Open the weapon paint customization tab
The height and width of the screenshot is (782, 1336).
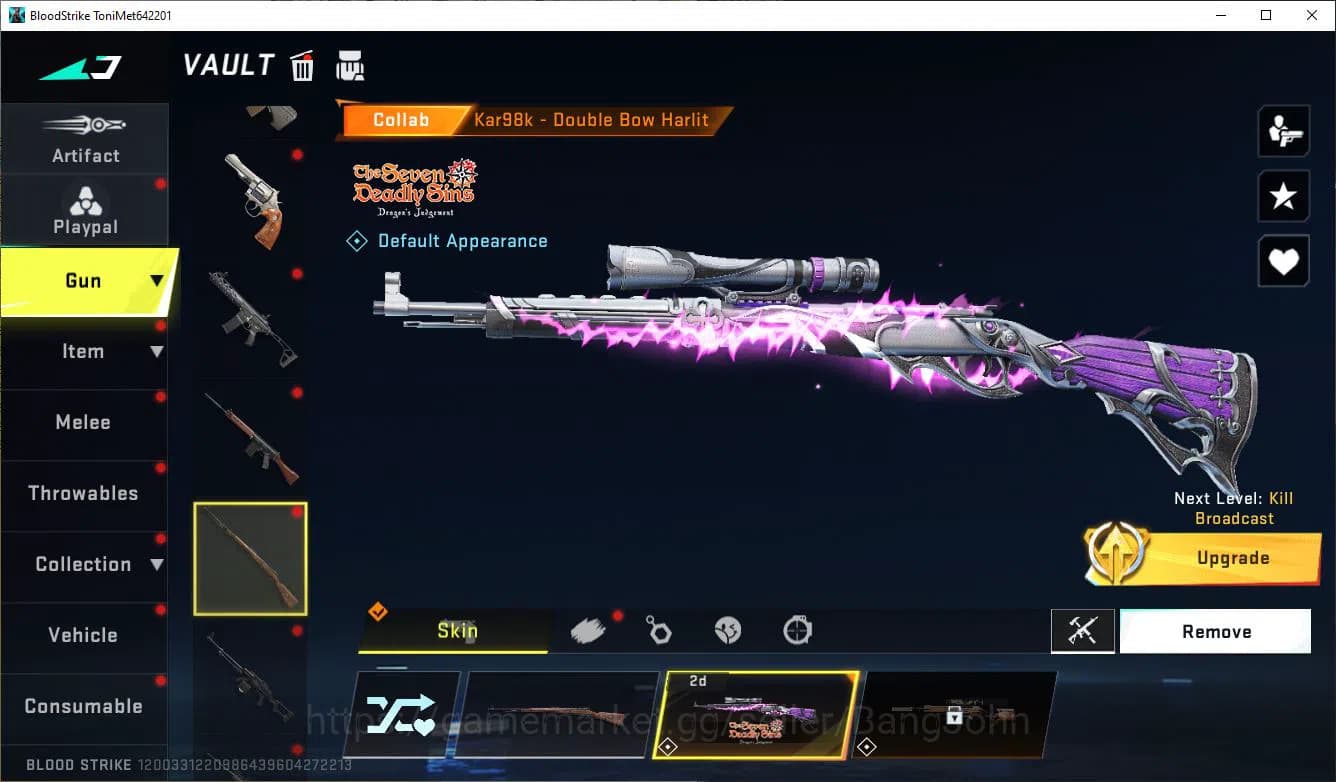pos(588,630)
